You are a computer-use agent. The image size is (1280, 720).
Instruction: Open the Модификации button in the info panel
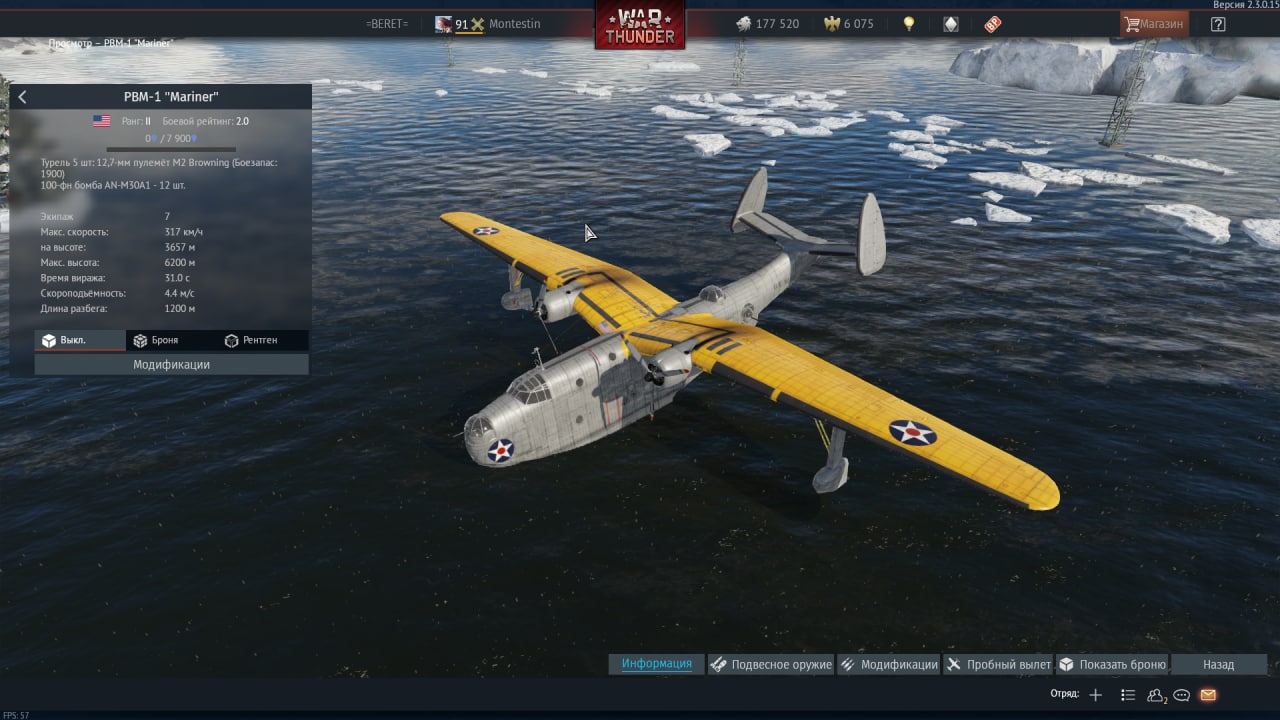coord(171,365)
